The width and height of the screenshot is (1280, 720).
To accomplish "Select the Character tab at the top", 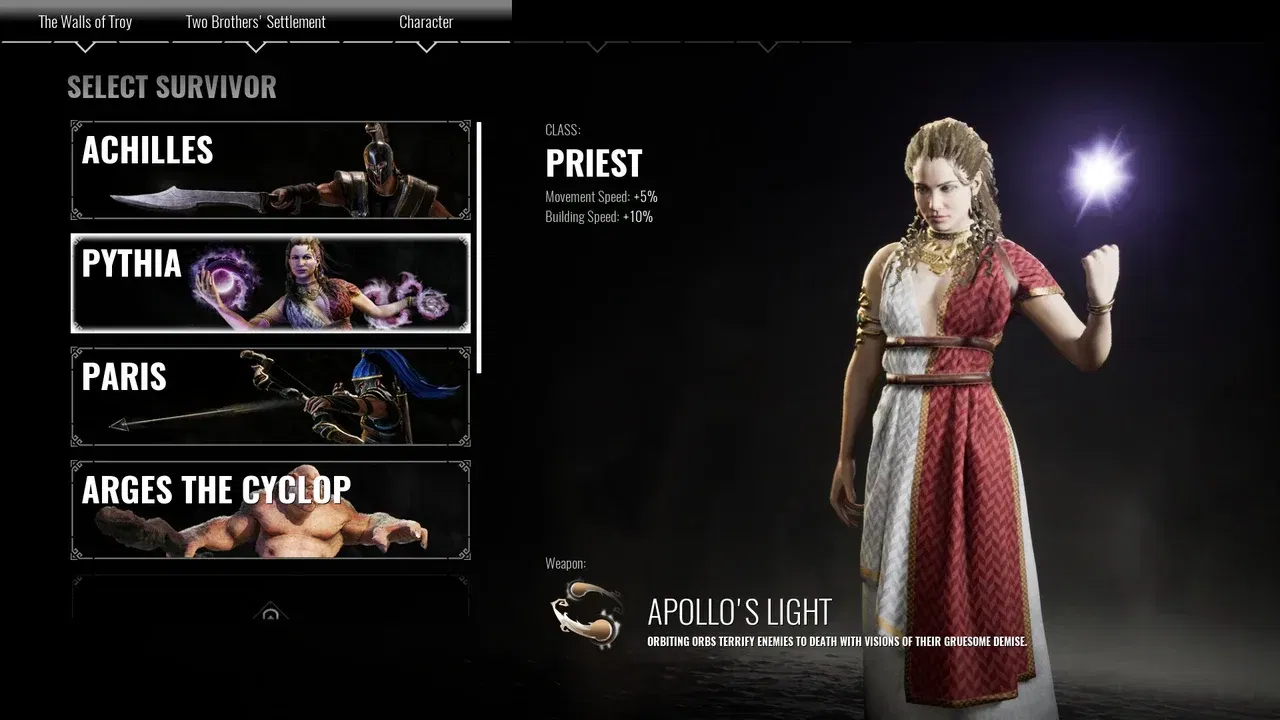I will tap(426, 21).
